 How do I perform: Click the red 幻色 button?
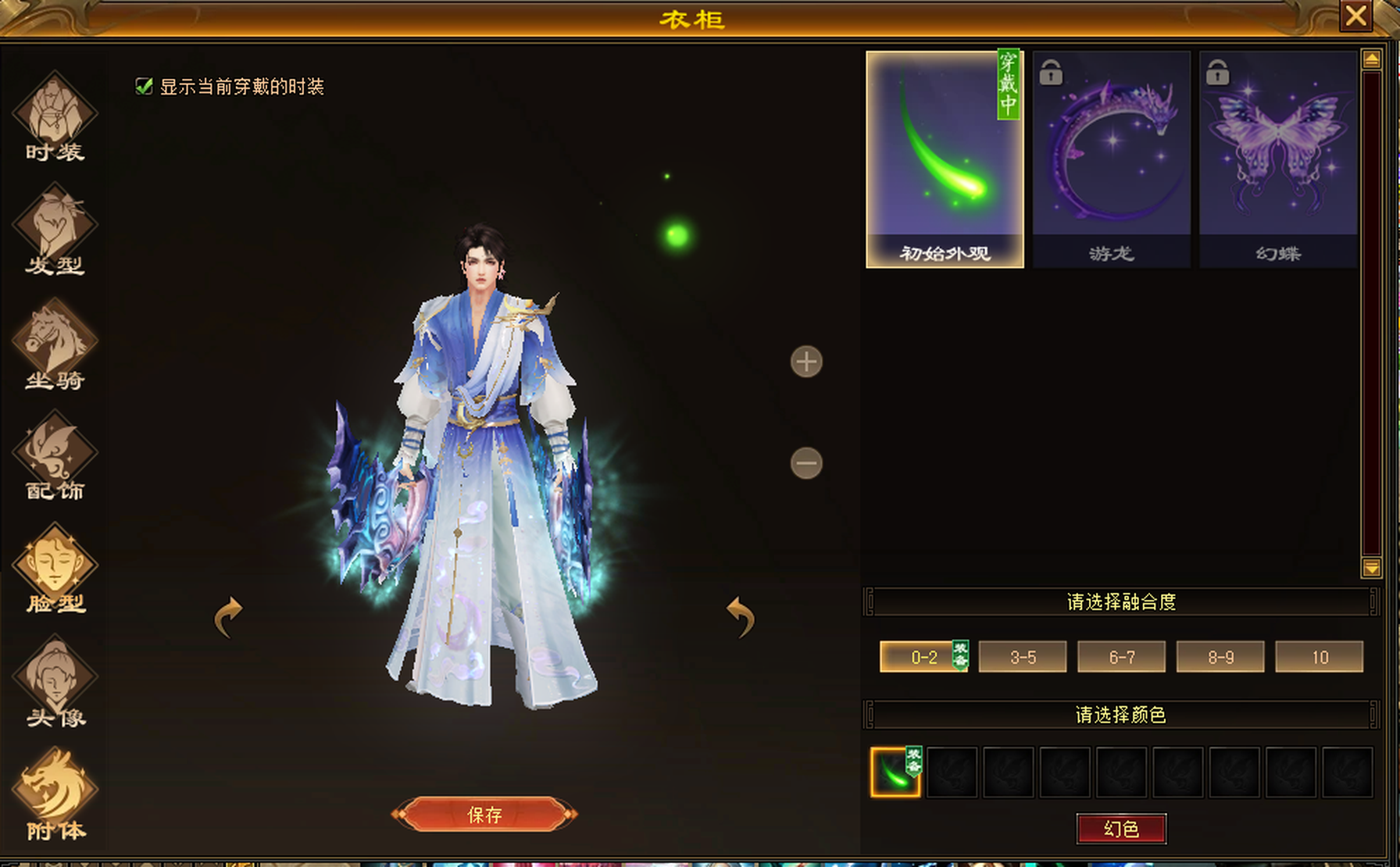click(1121, 829)
